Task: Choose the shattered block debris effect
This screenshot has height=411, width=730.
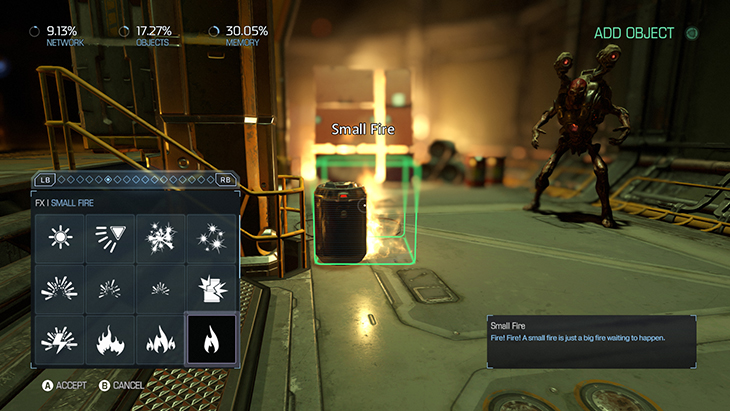Action: (x=211, y=288)
